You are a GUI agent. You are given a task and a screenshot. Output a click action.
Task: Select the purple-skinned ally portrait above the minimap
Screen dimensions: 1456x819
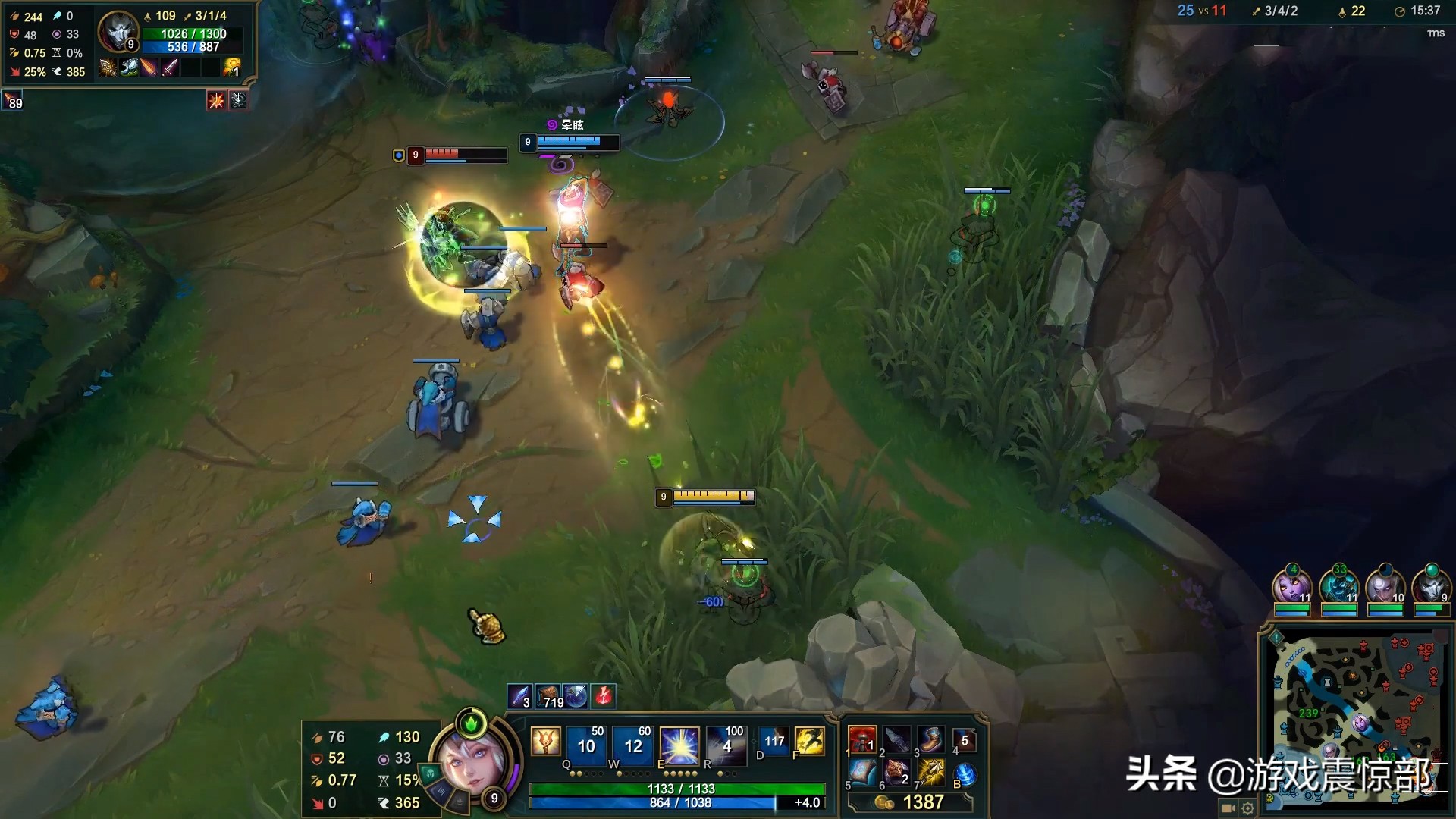point(1292,586)
